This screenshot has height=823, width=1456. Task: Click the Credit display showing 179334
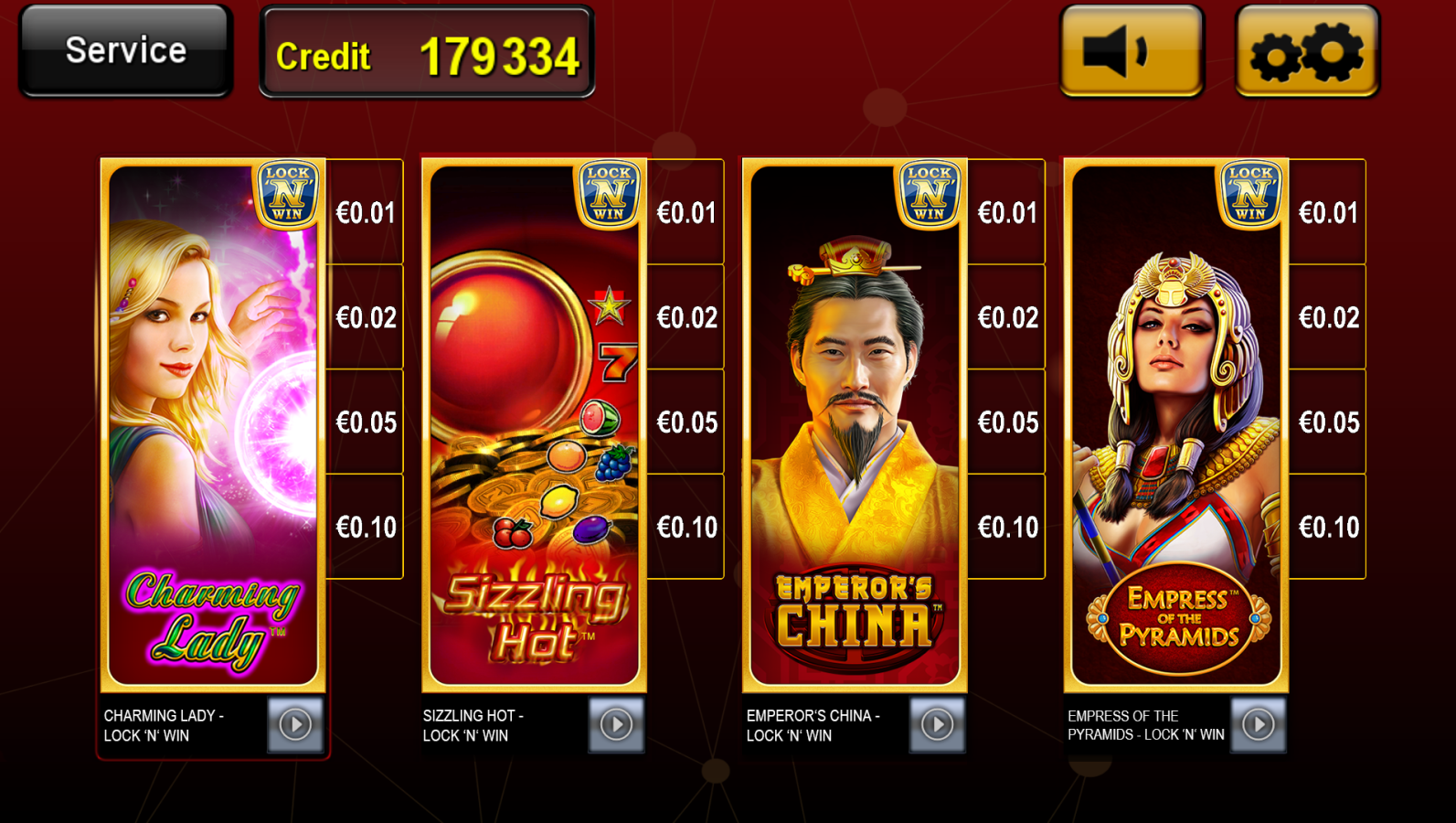(x=426, y=54)
